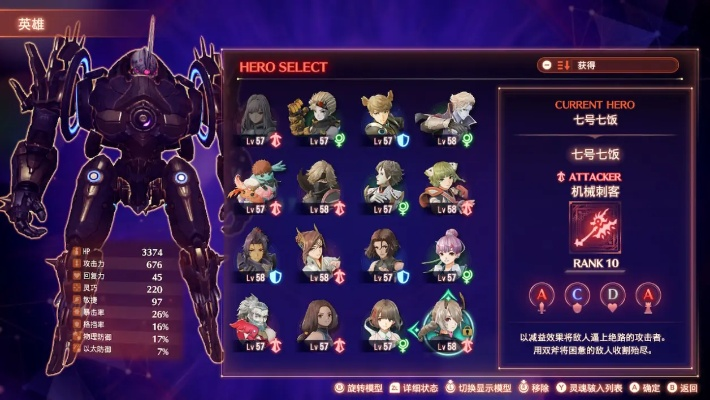Image resolution: width=710 pixels, height=400 pixels.
Task: Select the D rank heart icon
Action: pyautogui.click(x=613, y=295)
